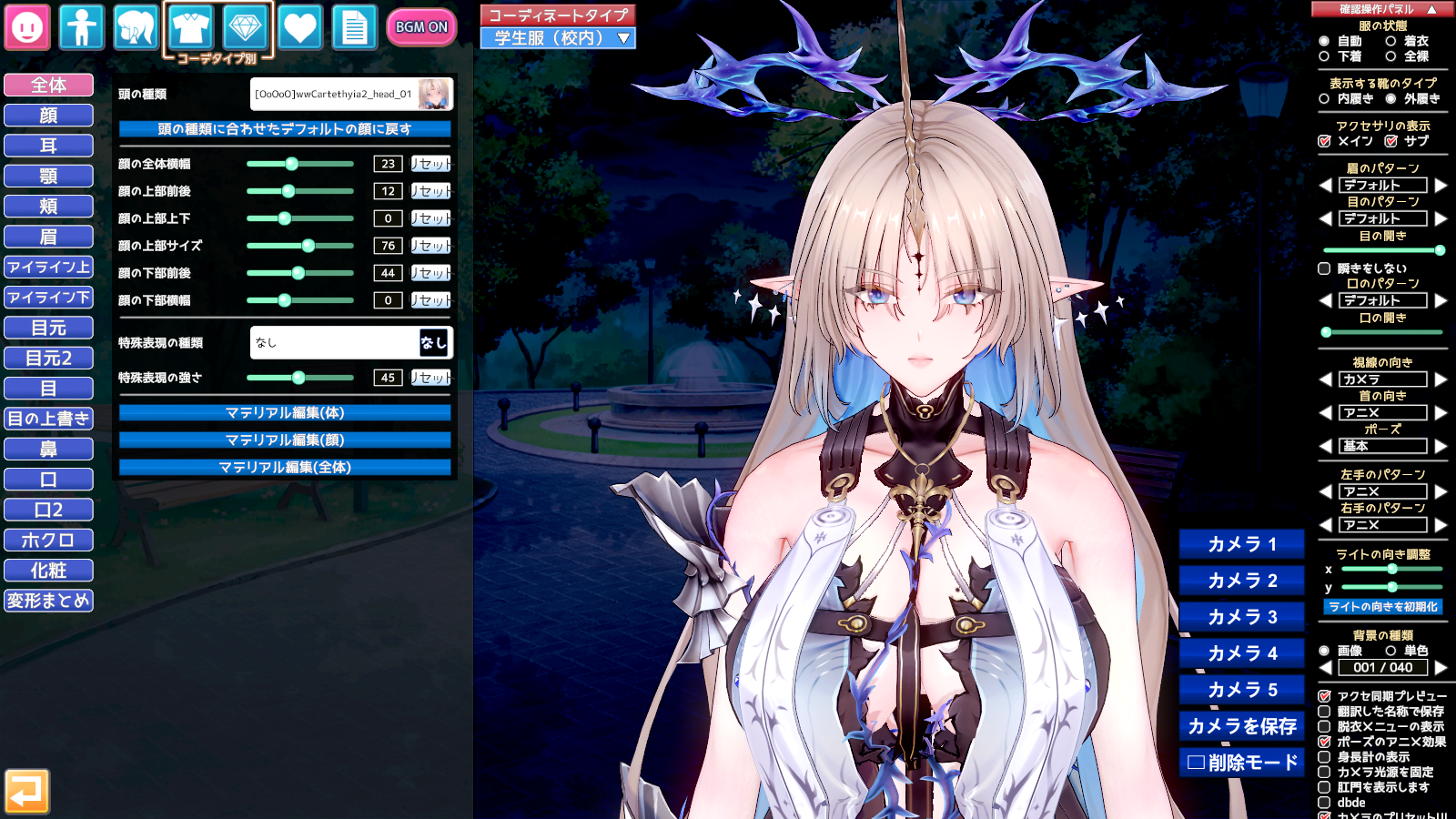Click the orange return arrow button
The height and width of the screenshot is (819, 1456).
tap(27, 792)
